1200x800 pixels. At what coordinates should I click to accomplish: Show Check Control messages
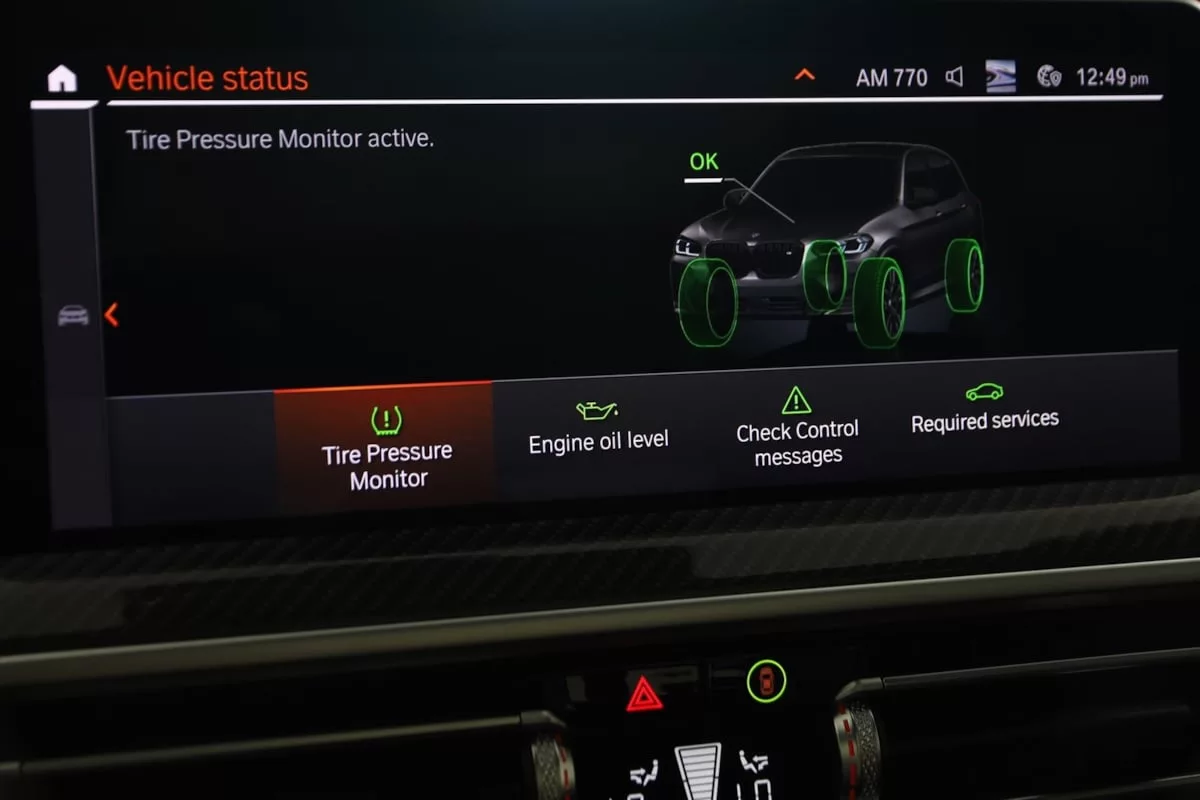pos(797,429)
